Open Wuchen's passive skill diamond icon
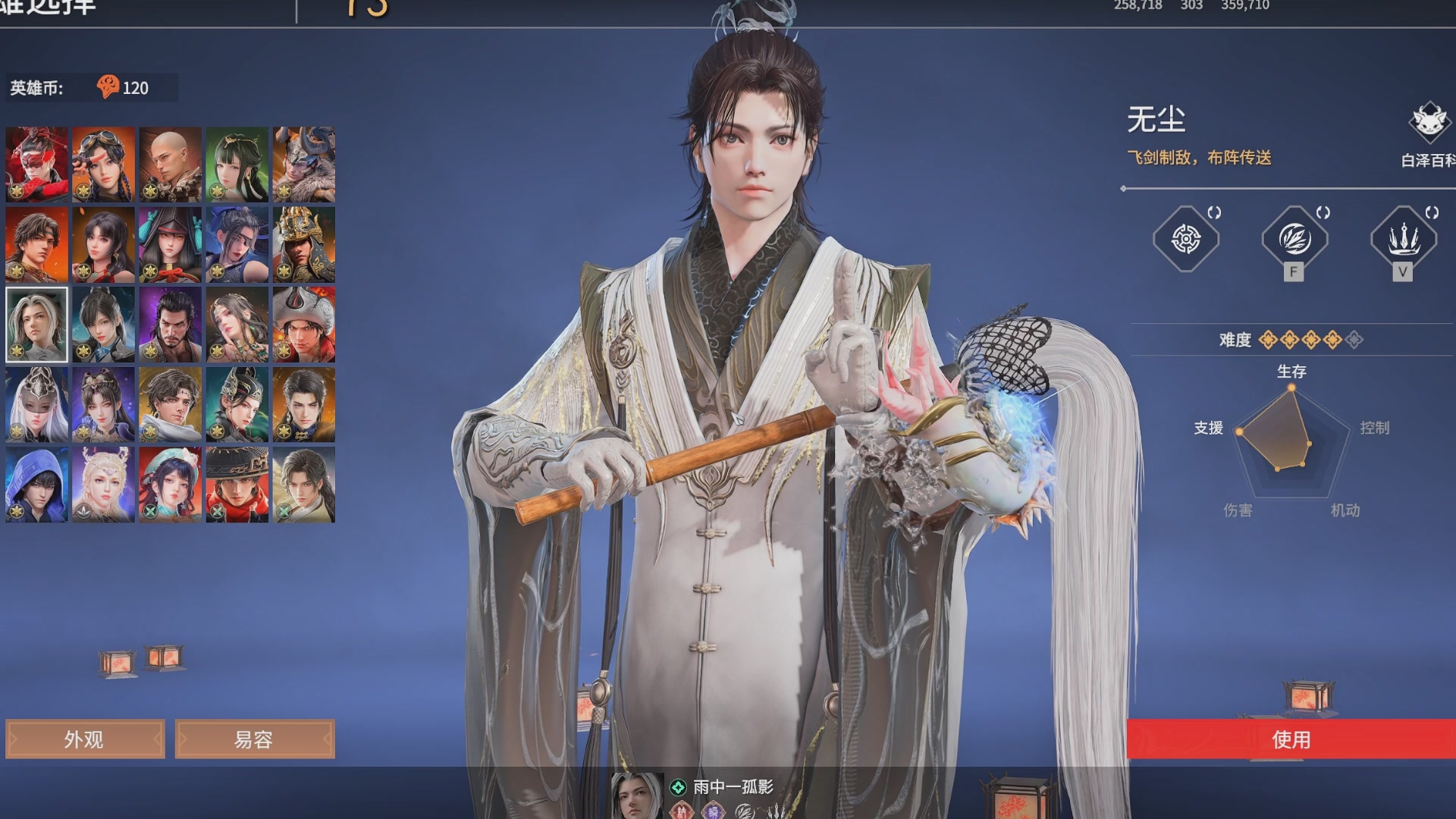 click(1187, 239)
